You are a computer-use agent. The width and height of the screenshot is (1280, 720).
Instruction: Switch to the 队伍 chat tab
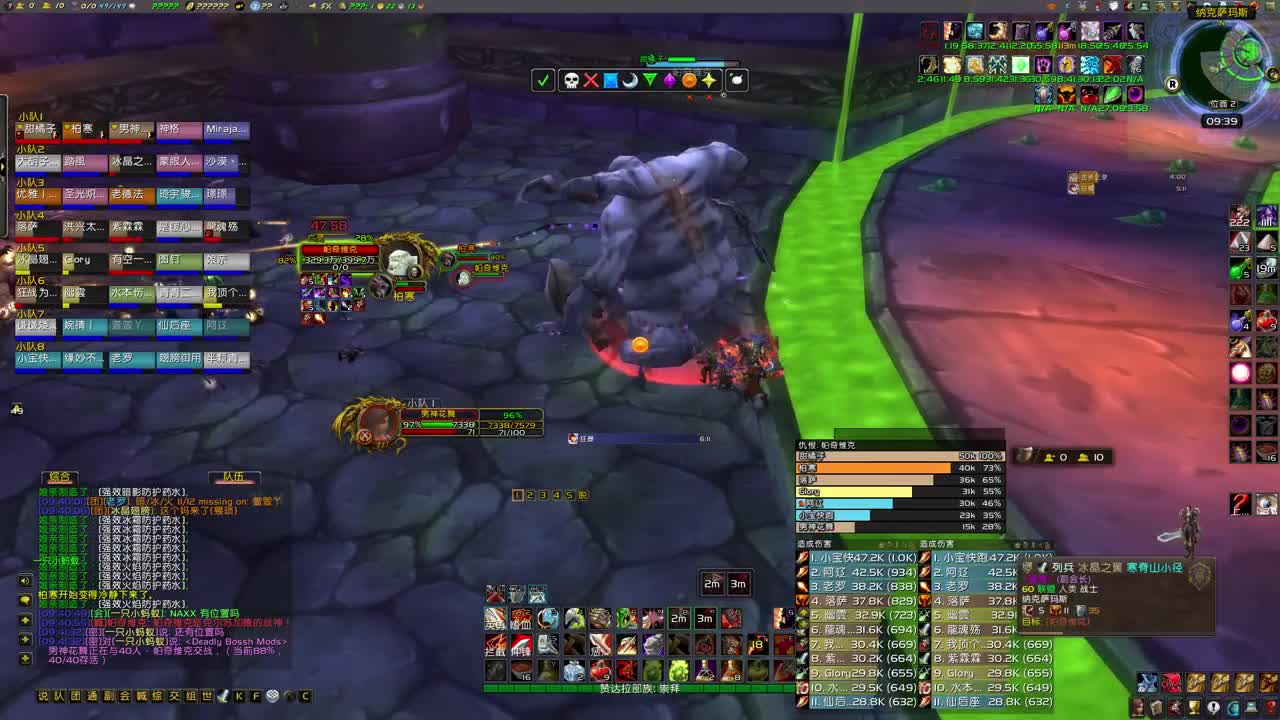click(x=232, y=475)
